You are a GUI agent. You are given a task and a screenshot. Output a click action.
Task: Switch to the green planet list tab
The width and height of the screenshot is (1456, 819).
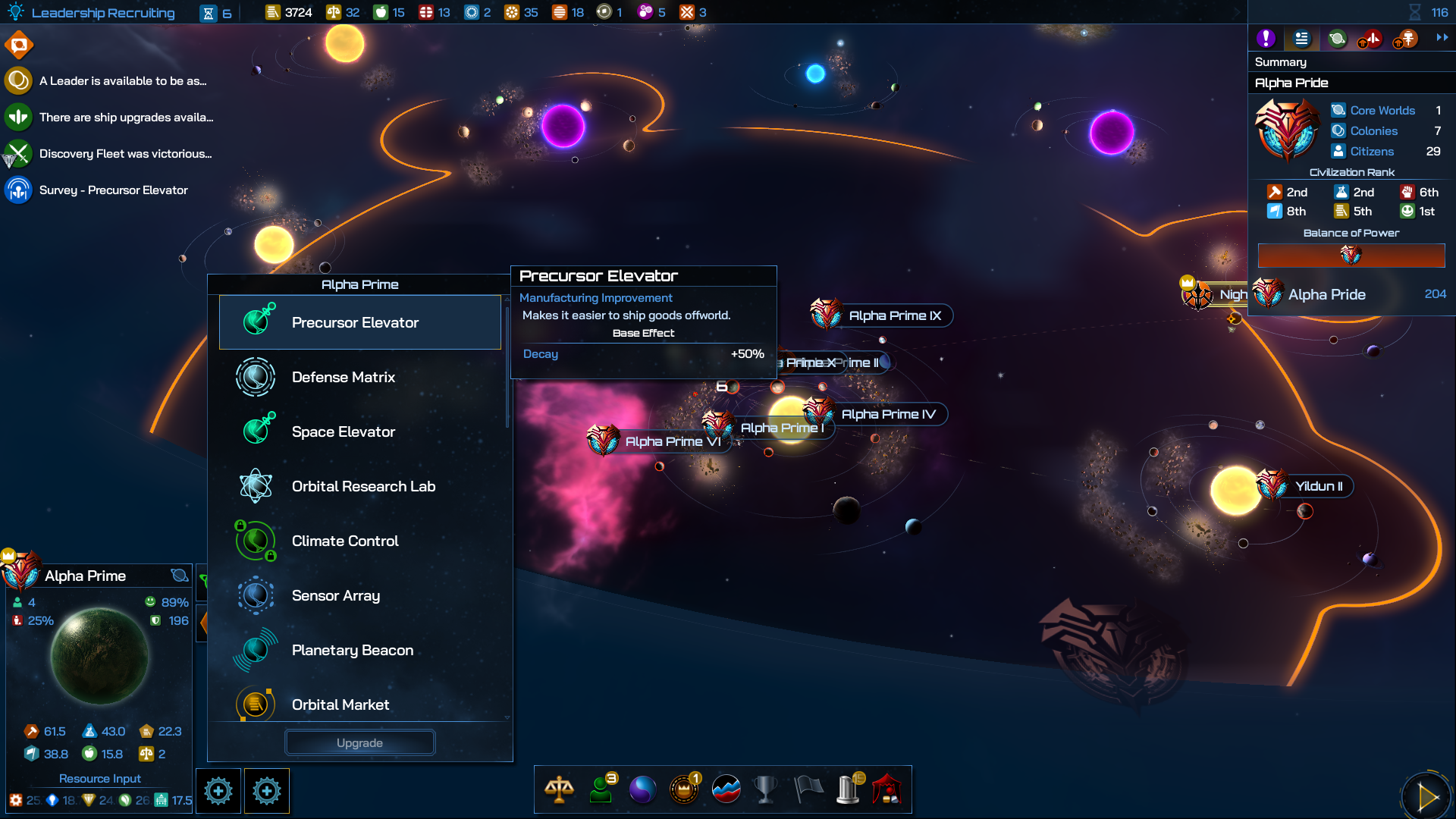1337,38
